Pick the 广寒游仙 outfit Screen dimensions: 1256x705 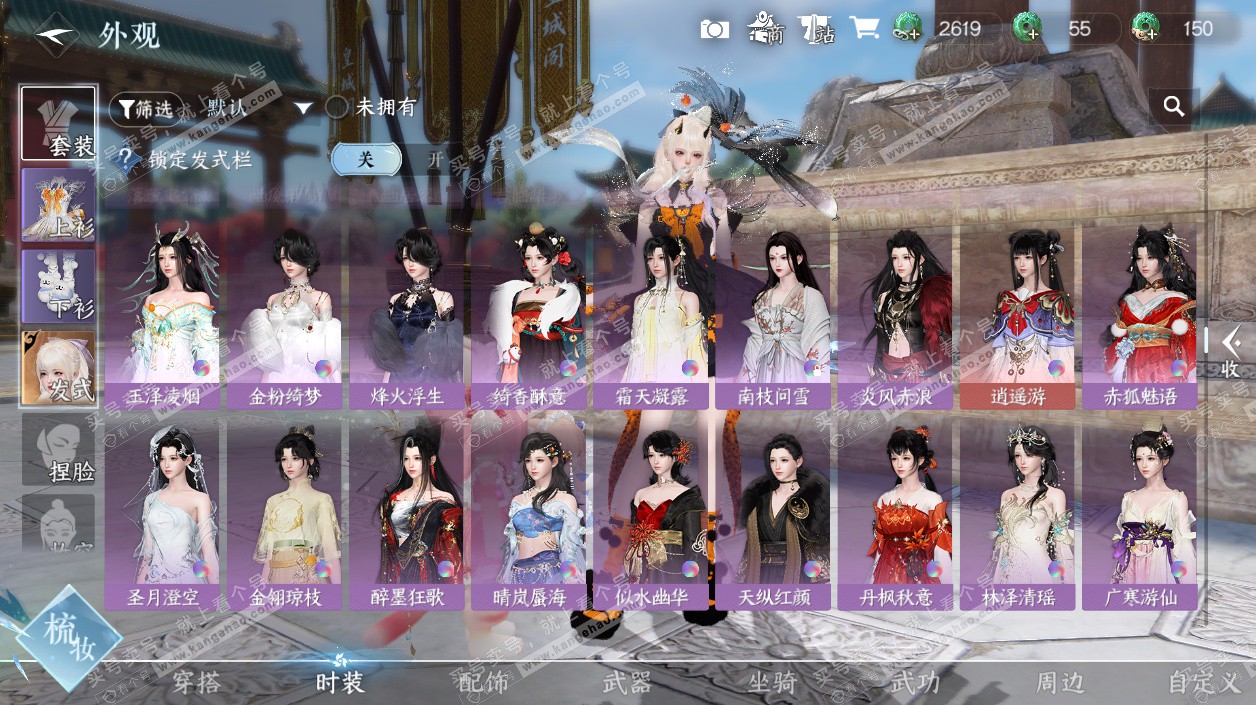pyautogui.click(x=1140, y=515)
